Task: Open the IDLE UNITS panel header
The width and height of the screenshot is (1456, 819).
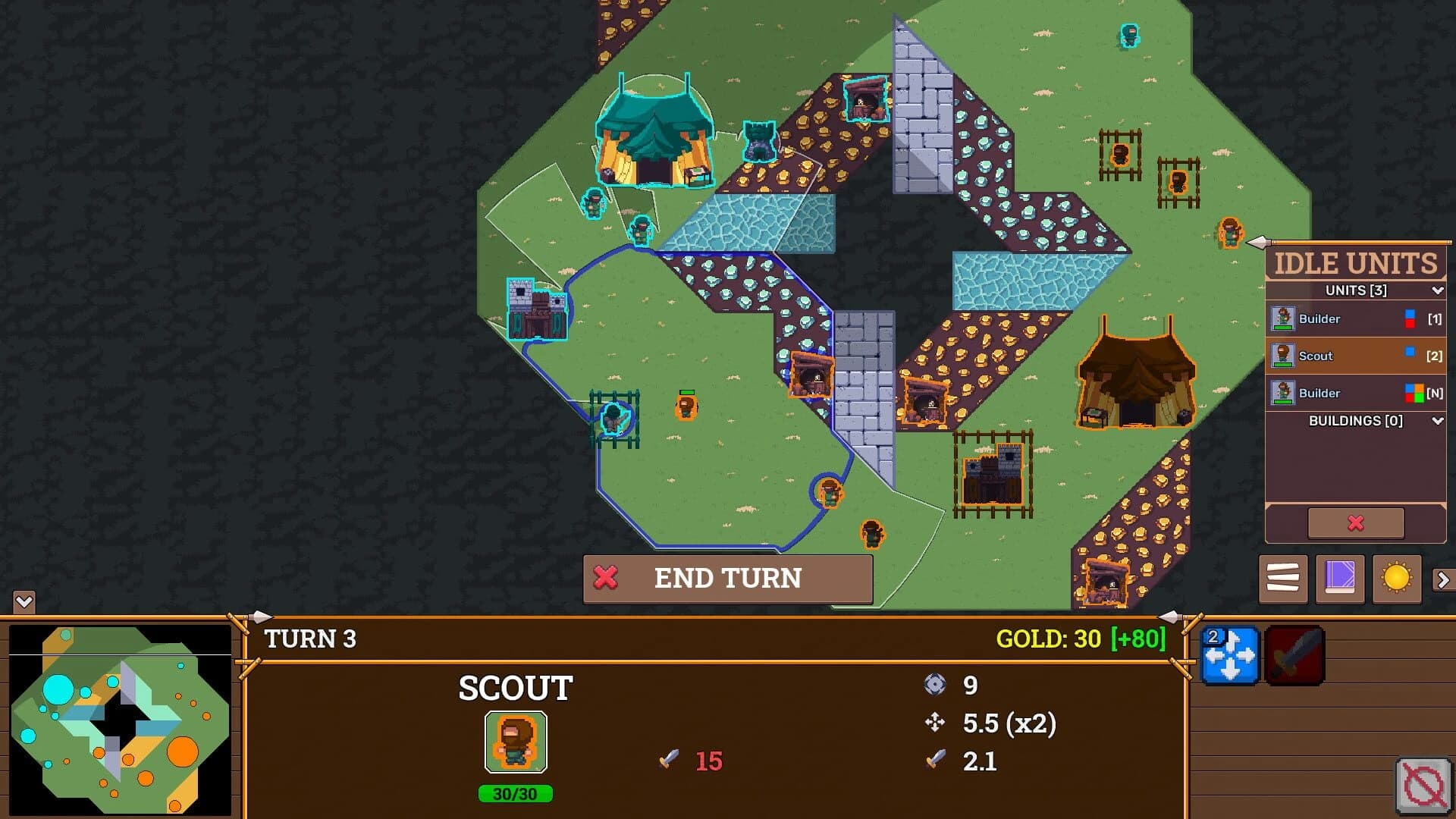Action: [1355, 263]
